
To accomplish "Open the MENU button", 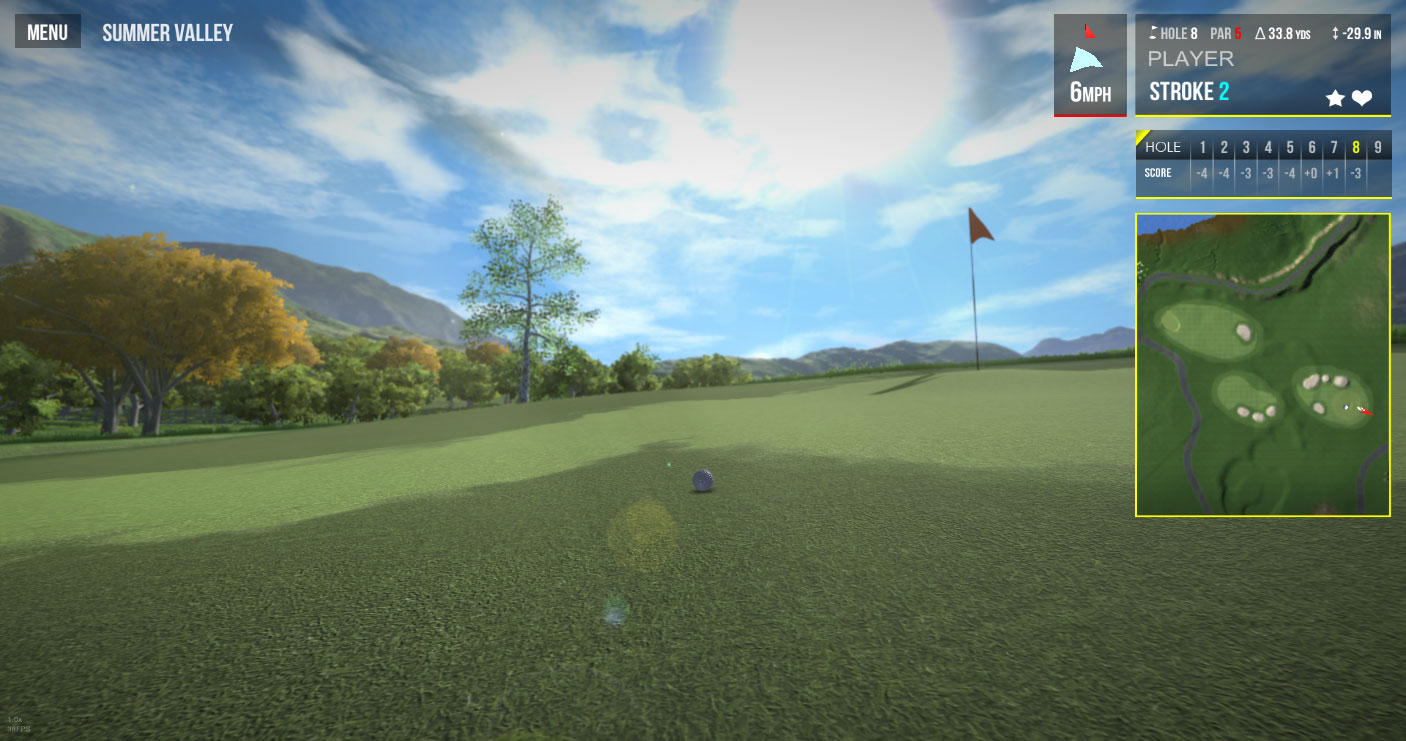I will 47,32.
